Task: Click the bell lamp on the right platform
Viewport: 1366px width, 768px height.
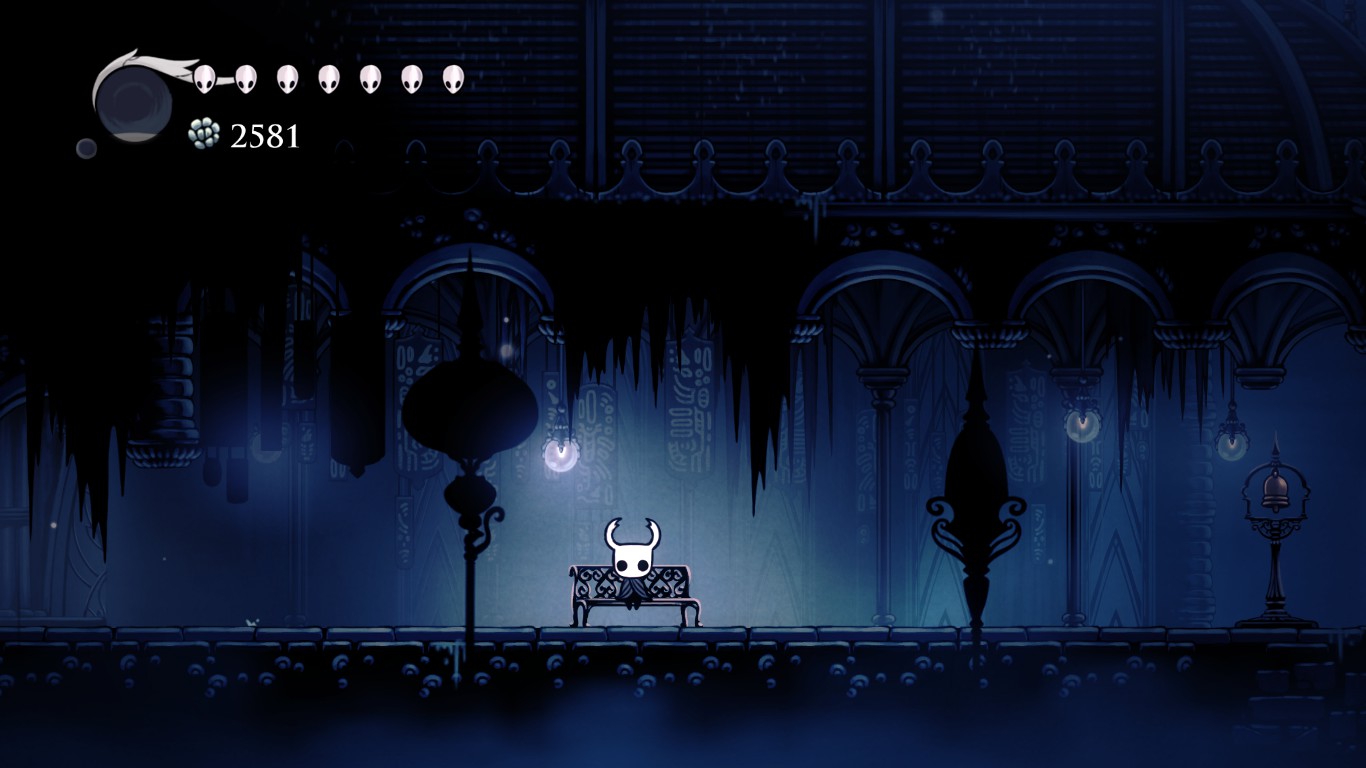Action: pos(1276,490)
